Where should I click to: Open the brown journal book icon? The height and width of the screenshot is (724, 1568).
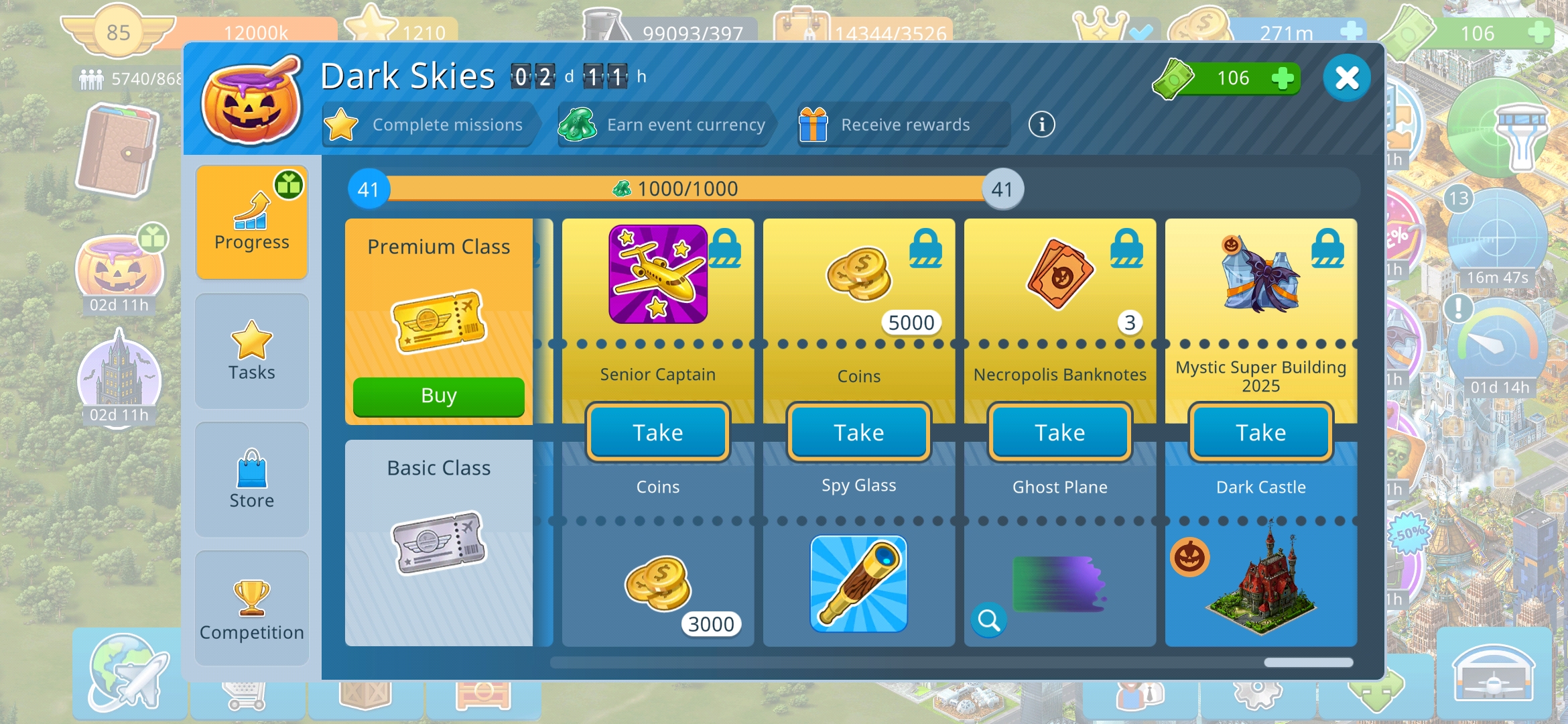pyautogui.click(x=118, y=151)
